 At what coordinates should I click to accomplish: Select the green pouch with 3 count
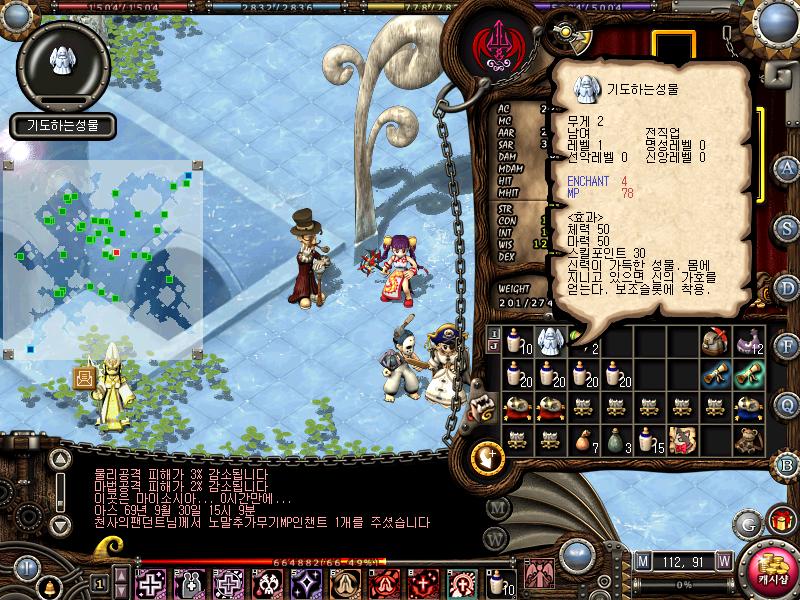pyautogui.click(x=615, y=438)
